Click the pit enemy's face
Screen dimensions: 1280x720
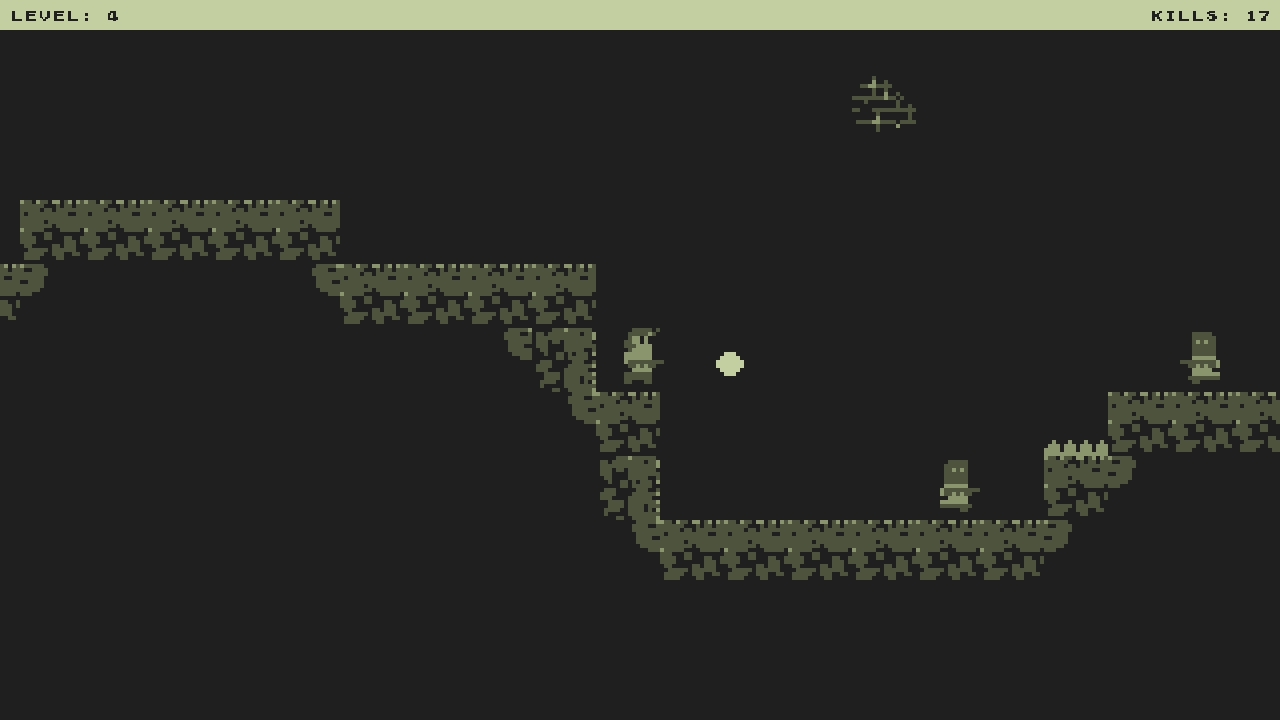pyautogui.click(x=955, y=472)
